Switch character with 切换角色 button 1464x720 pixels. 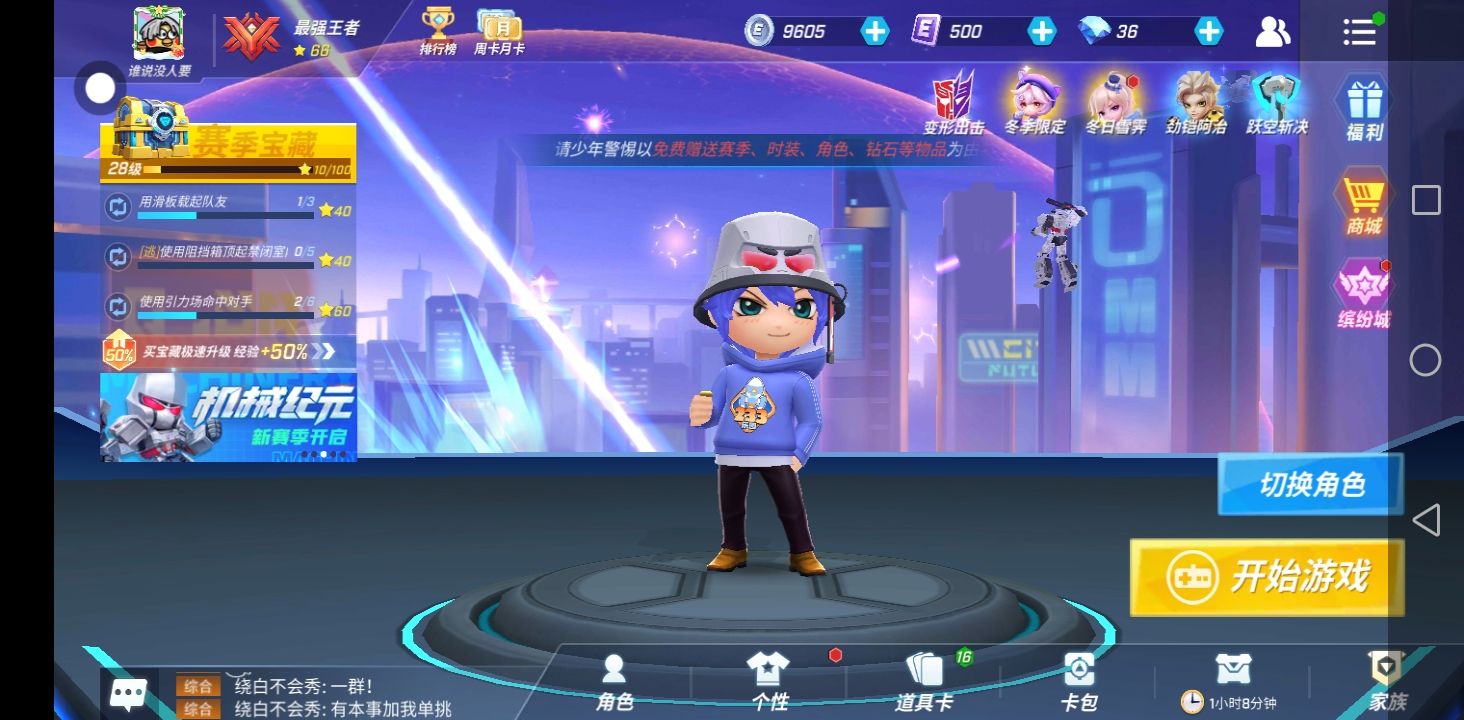pyautogui.click(x=1310, y=485)
